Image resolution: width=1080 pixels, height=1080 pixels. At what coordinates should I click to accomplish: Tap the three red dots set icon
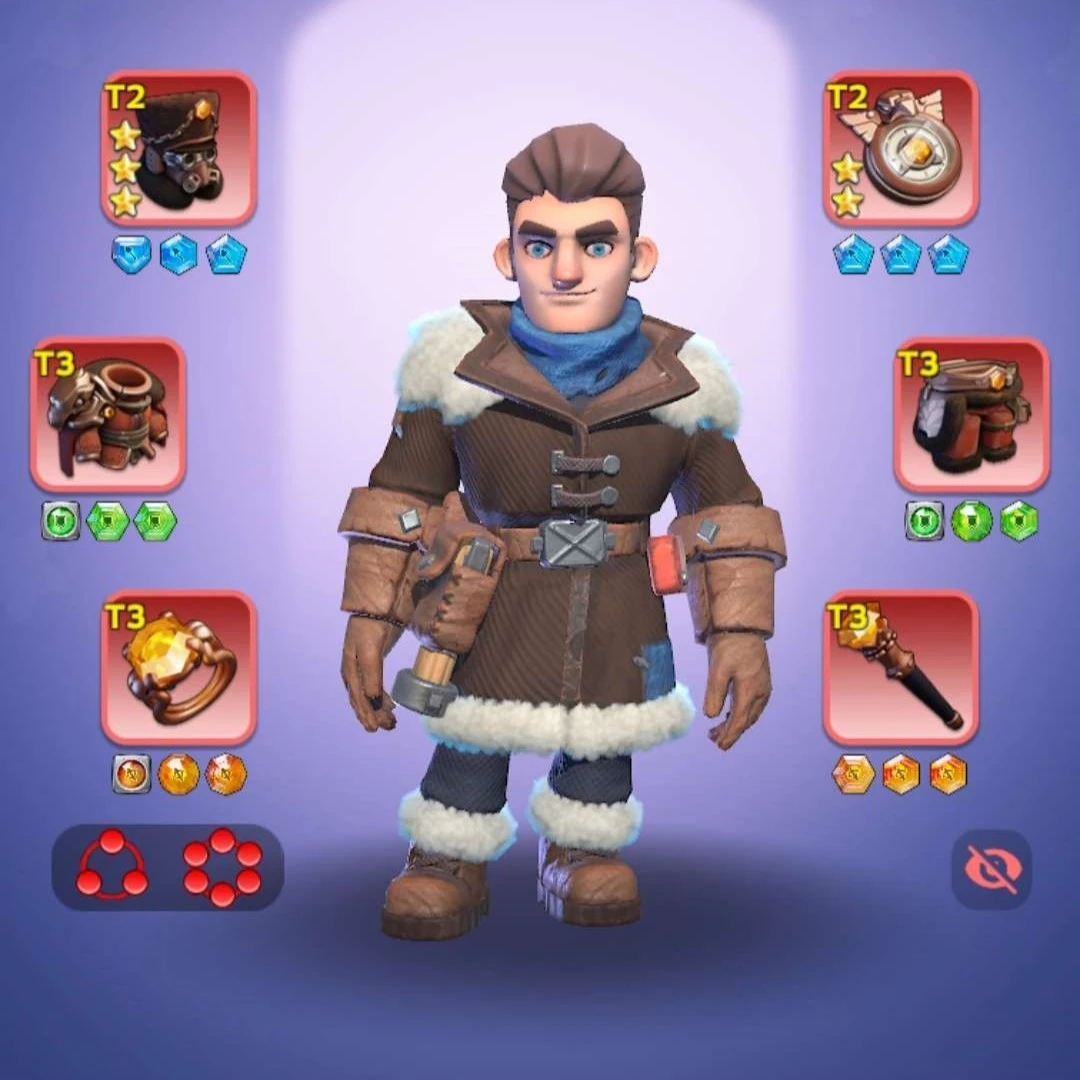click(x=112, y=866)
